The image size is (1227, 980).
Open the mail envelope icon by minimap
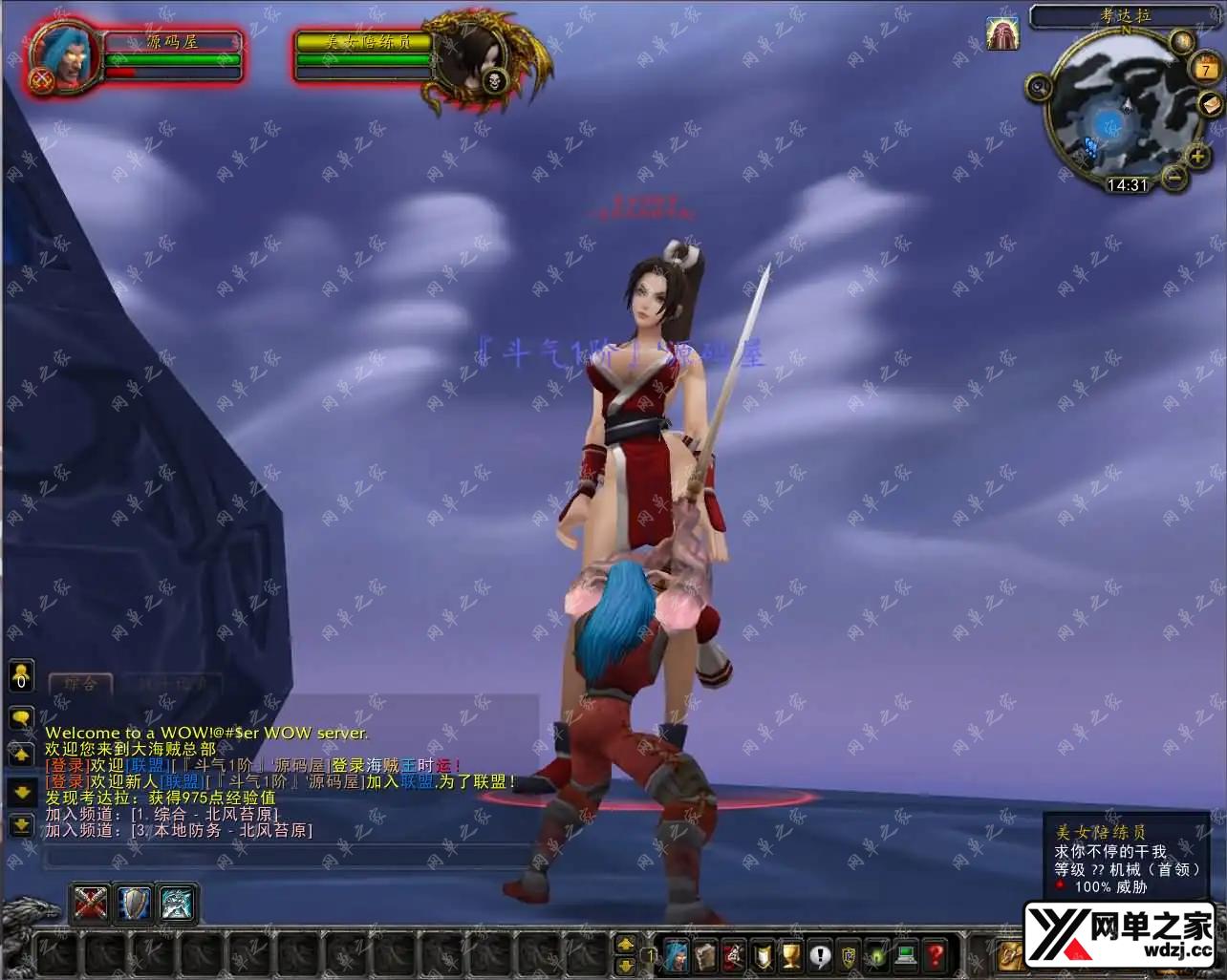[1209, 105]
